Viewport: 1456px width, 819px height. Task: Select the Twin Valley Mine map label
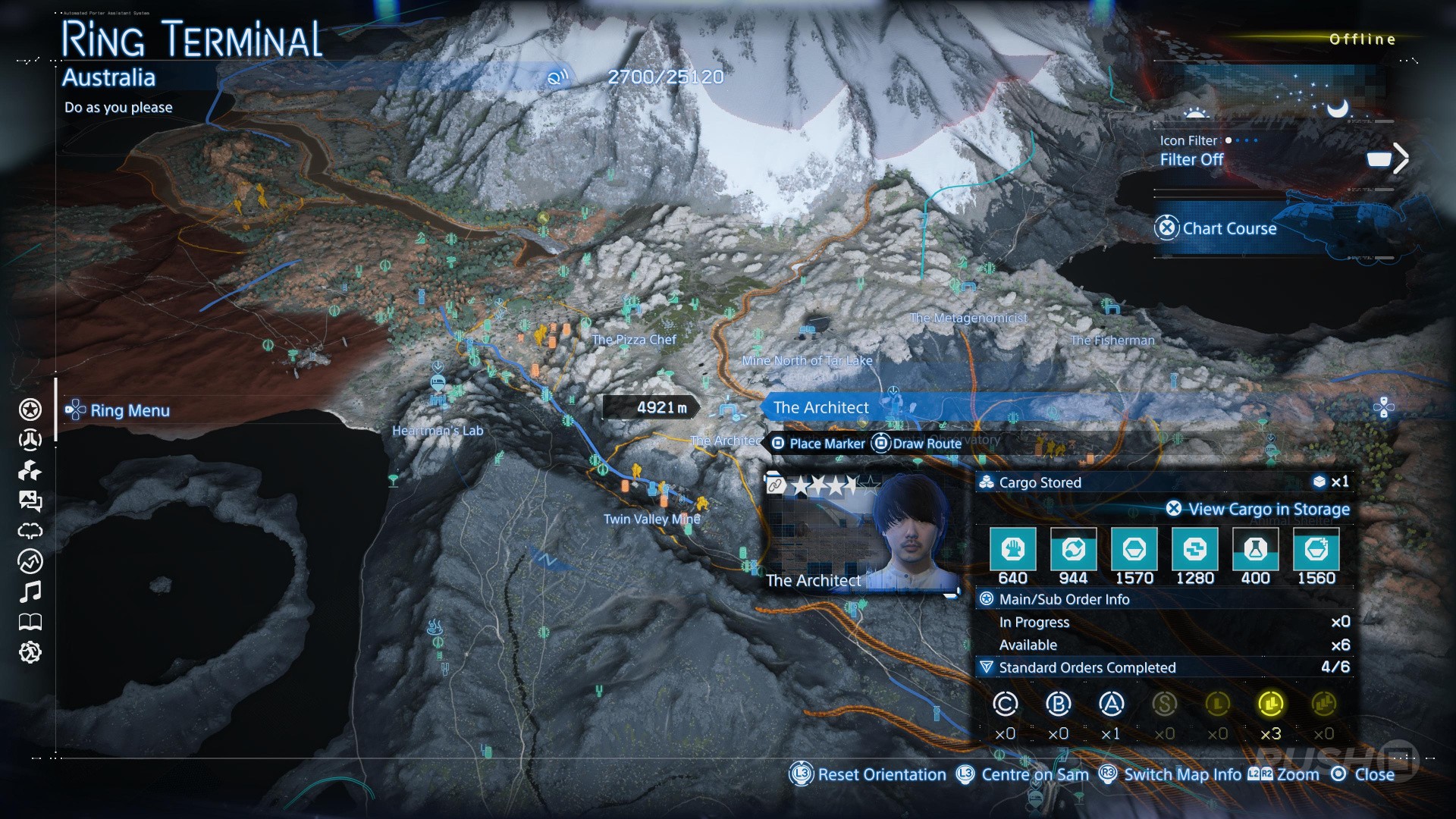point(651,519)
